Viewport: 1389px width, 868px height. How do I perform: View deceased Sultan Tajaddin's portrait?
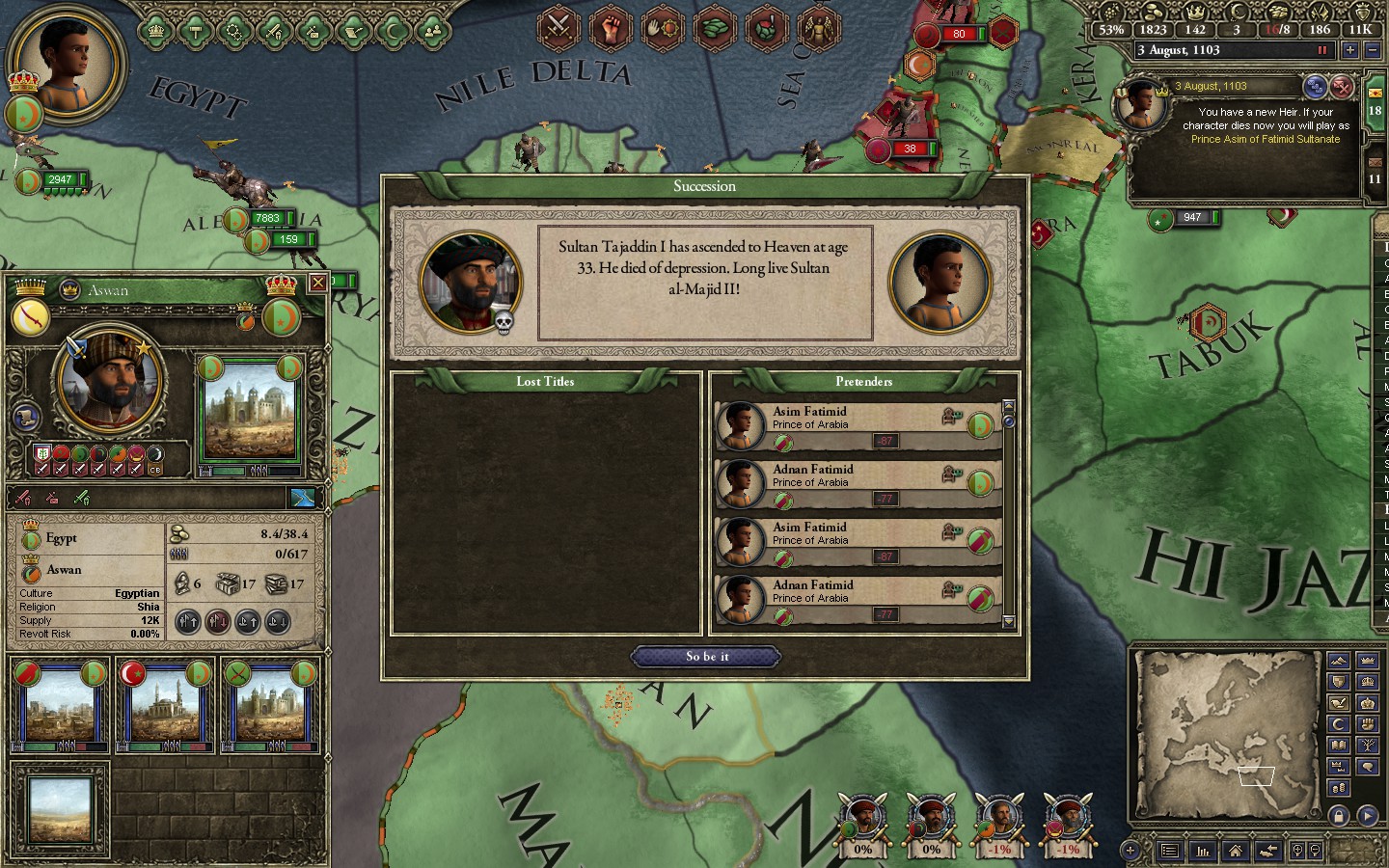470,282
